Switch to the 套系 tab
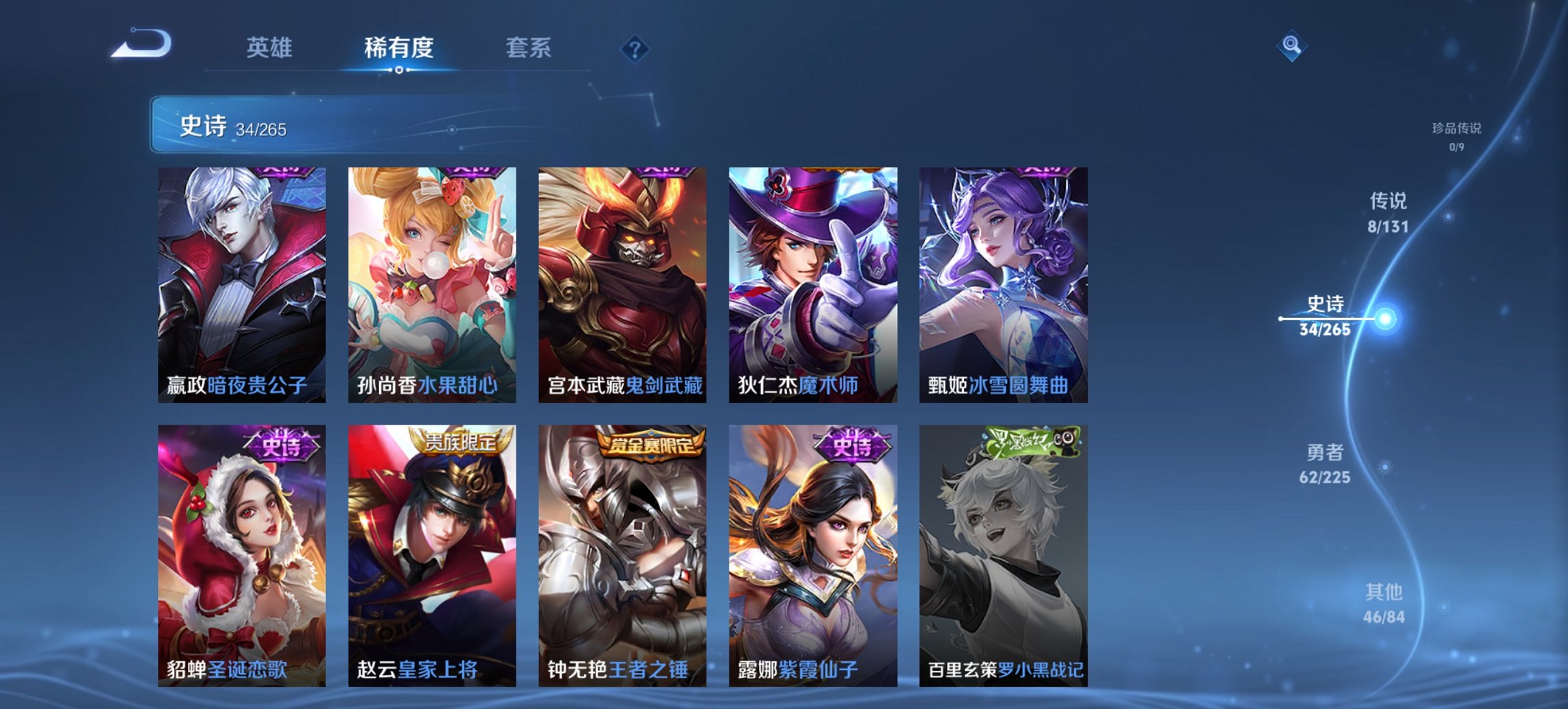The image size is (1568, 709). click(x=528, y=48)
